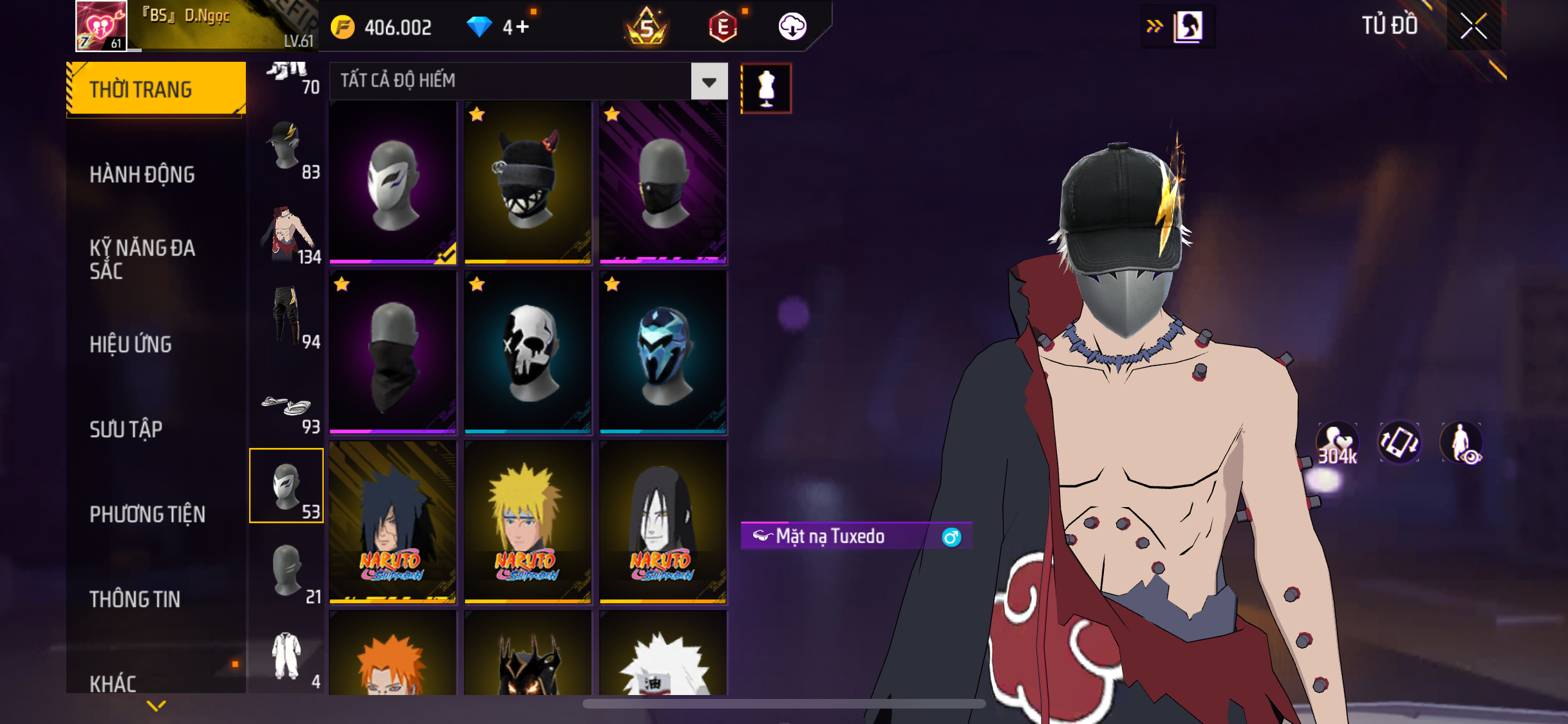Open the Kỹ Năng Đa Sắc tab
This screenshot has height=724, width=1568.
[x=142, y=259]
